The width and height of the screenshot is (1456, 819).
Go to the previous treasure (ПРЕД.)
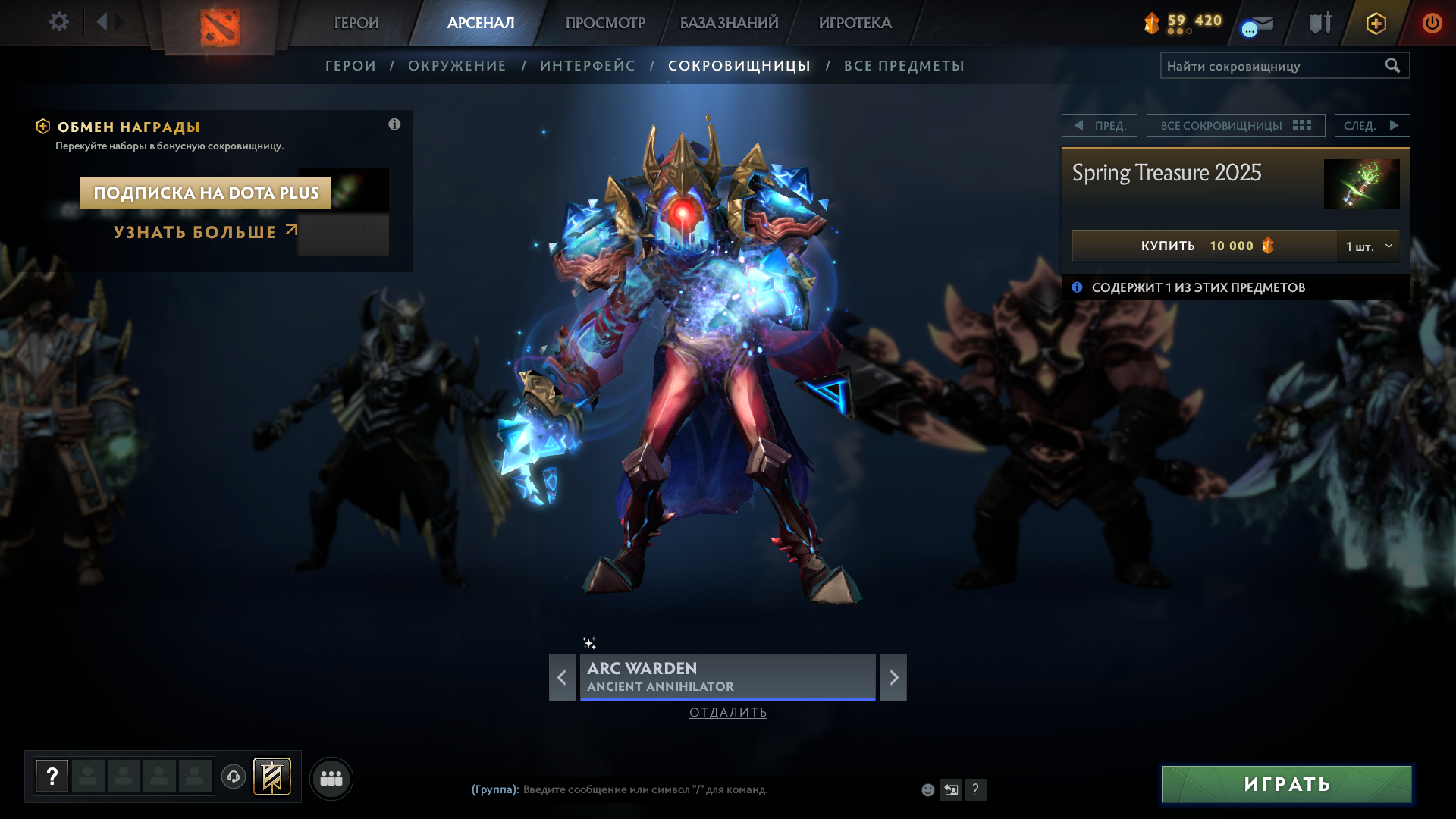click(1100, 125)
